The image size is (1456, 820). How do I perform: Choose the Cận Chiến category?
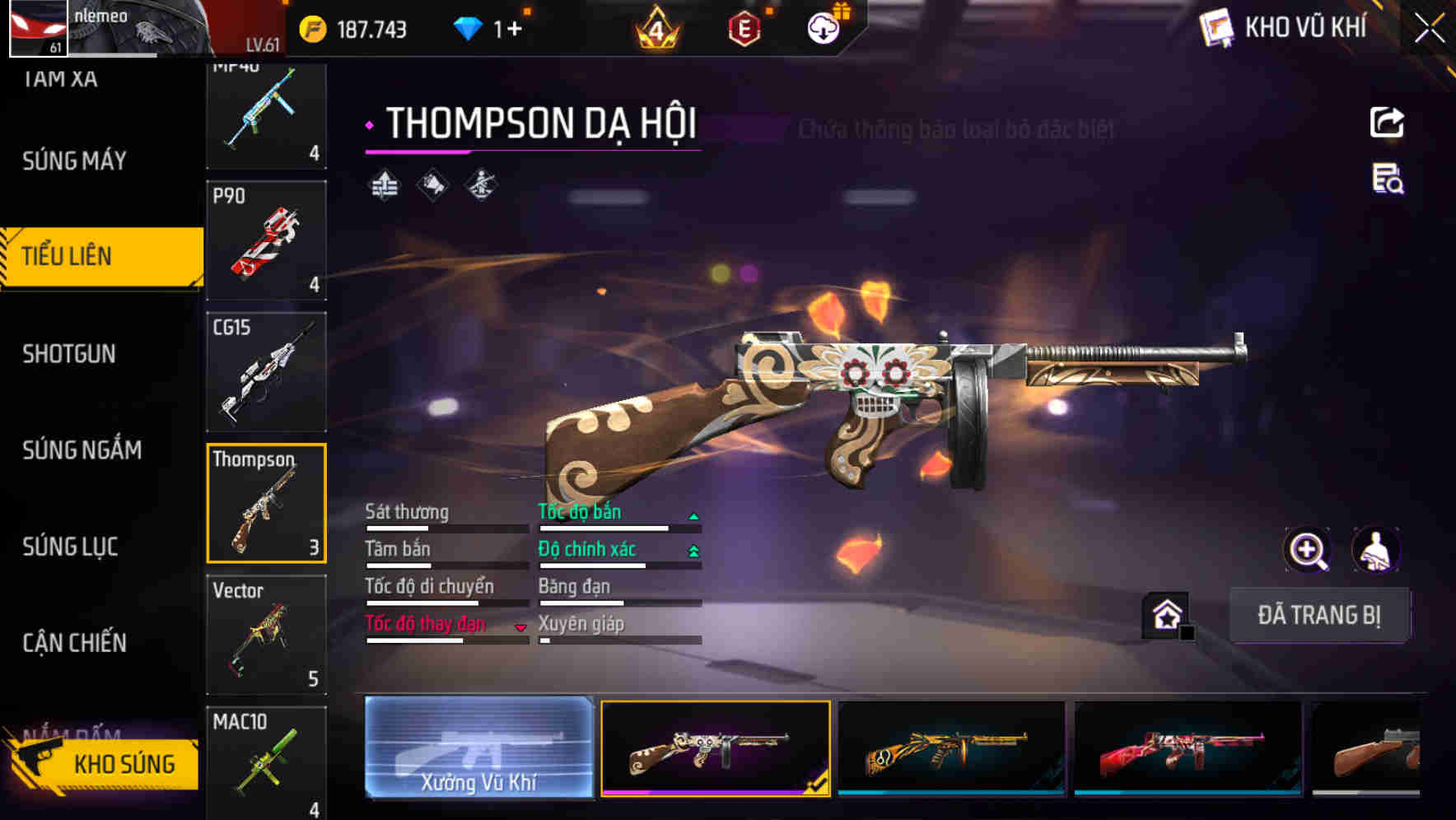click(74, 642)
